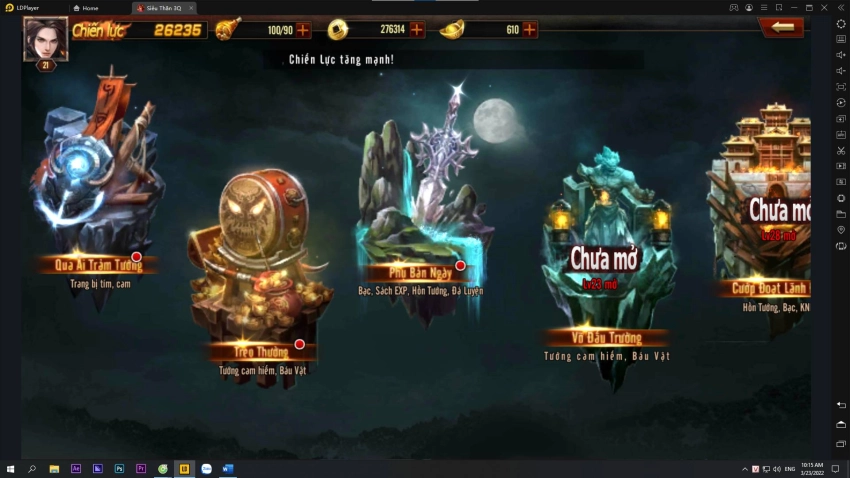Add more gold ingots with the plus button
The image size is (850, 478).
point(529,30)
